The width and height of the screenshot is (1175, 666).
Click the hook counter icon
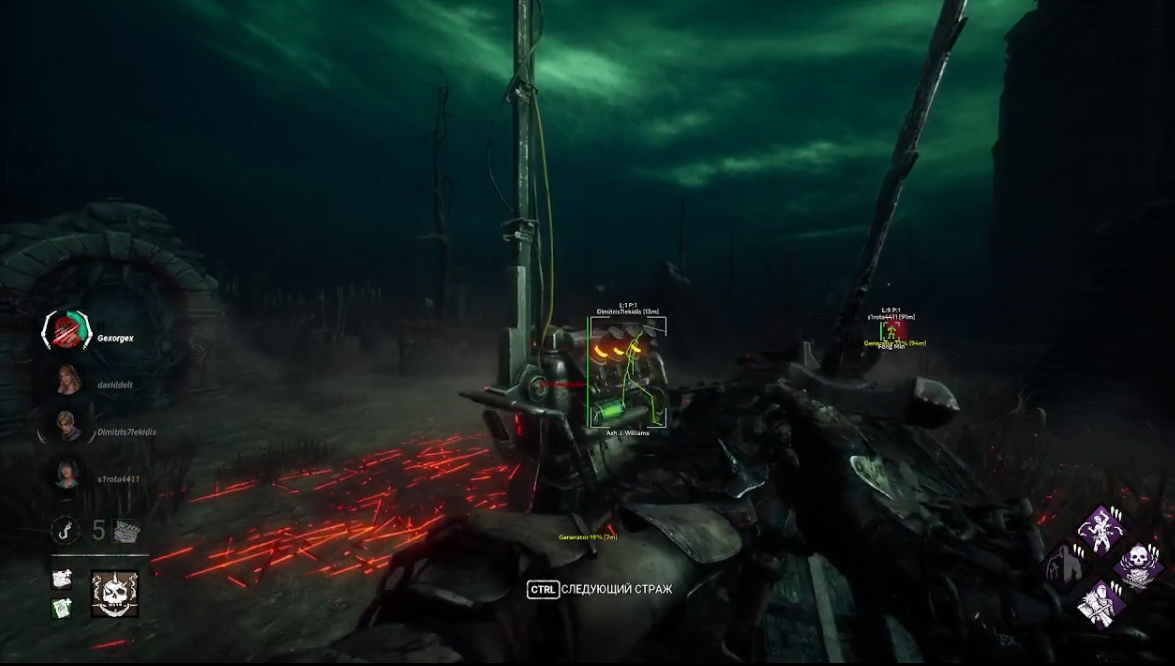click(x=66, y=529)
